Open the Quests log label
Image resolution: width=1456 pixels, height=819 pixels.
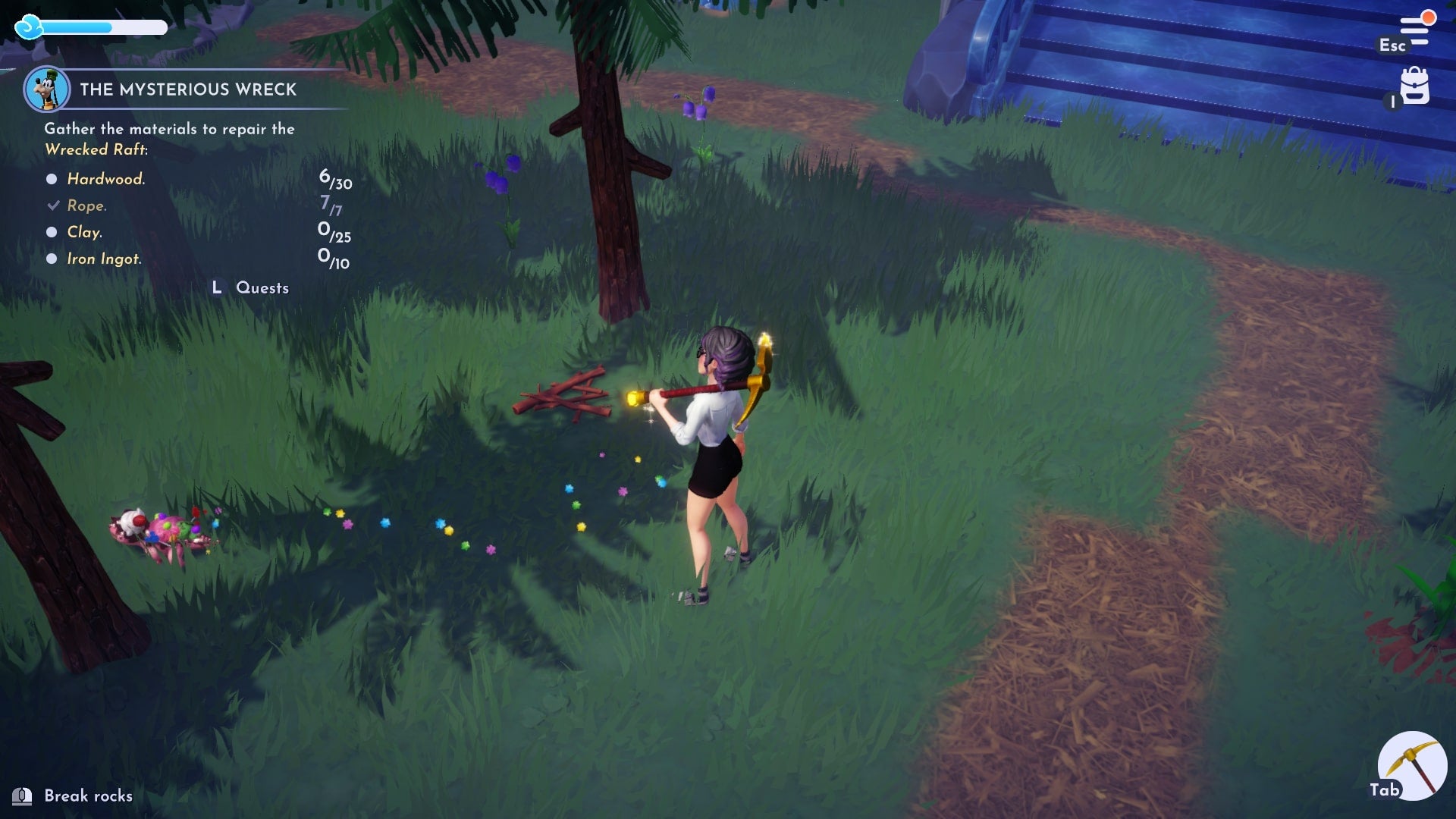tap(262, 288)
